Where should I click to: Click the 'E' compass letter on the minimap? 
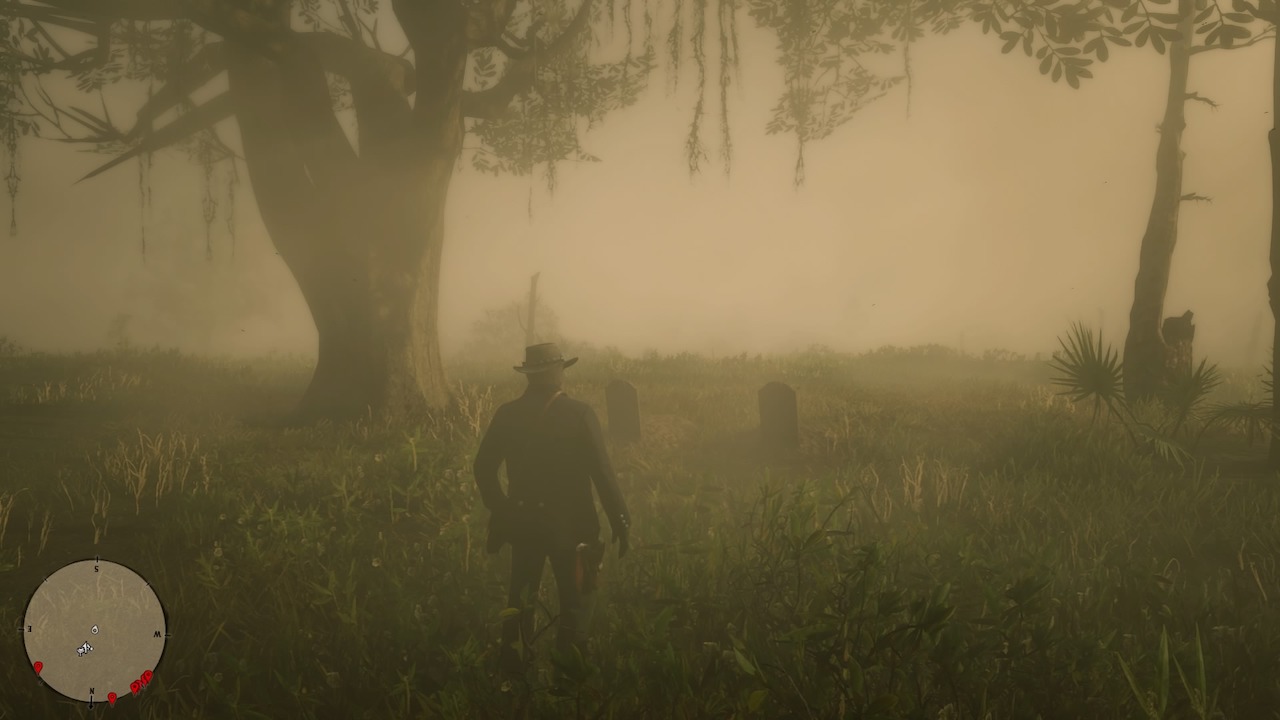point(29,628)
